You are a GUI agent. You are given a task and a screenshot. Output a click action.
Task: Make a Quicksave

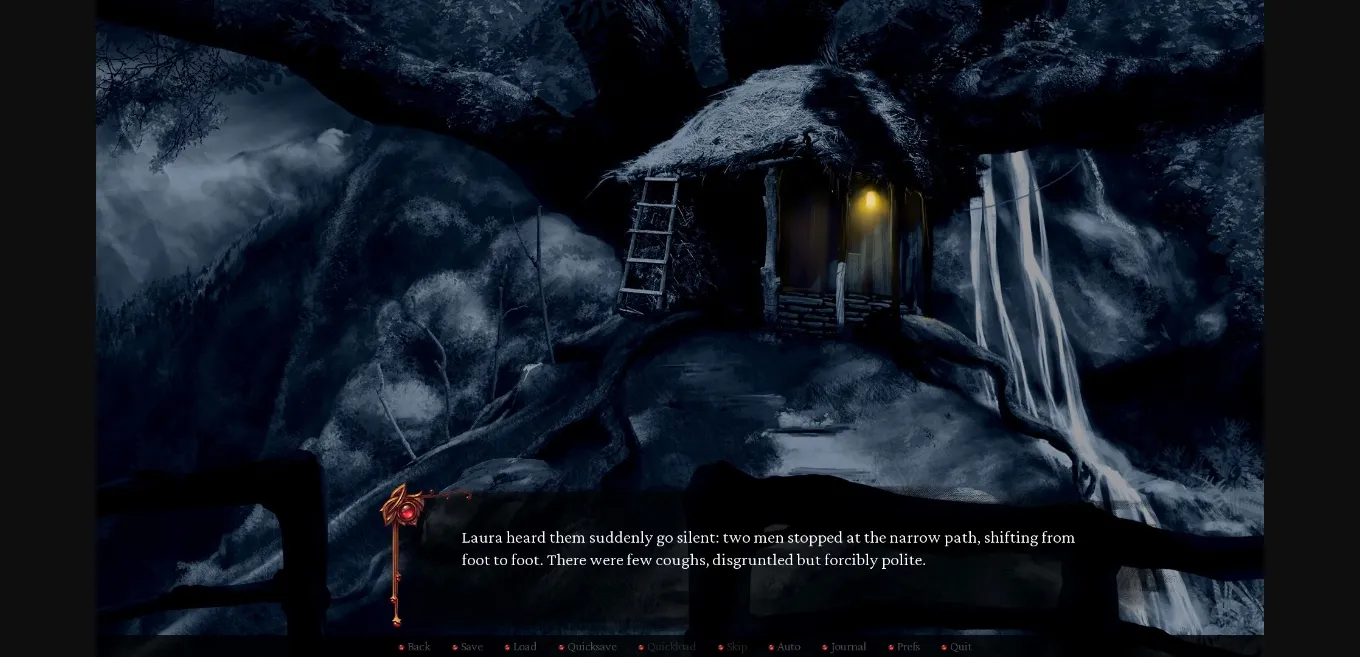(591, 647)
